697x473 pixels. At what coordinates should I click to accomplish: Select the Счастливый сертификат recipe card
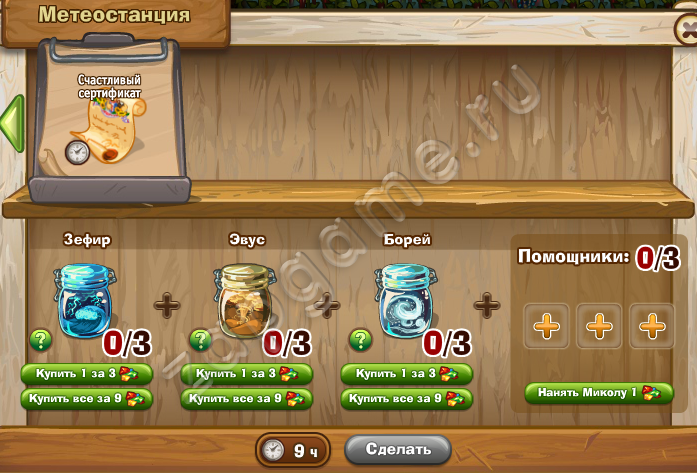click(110, 118)
